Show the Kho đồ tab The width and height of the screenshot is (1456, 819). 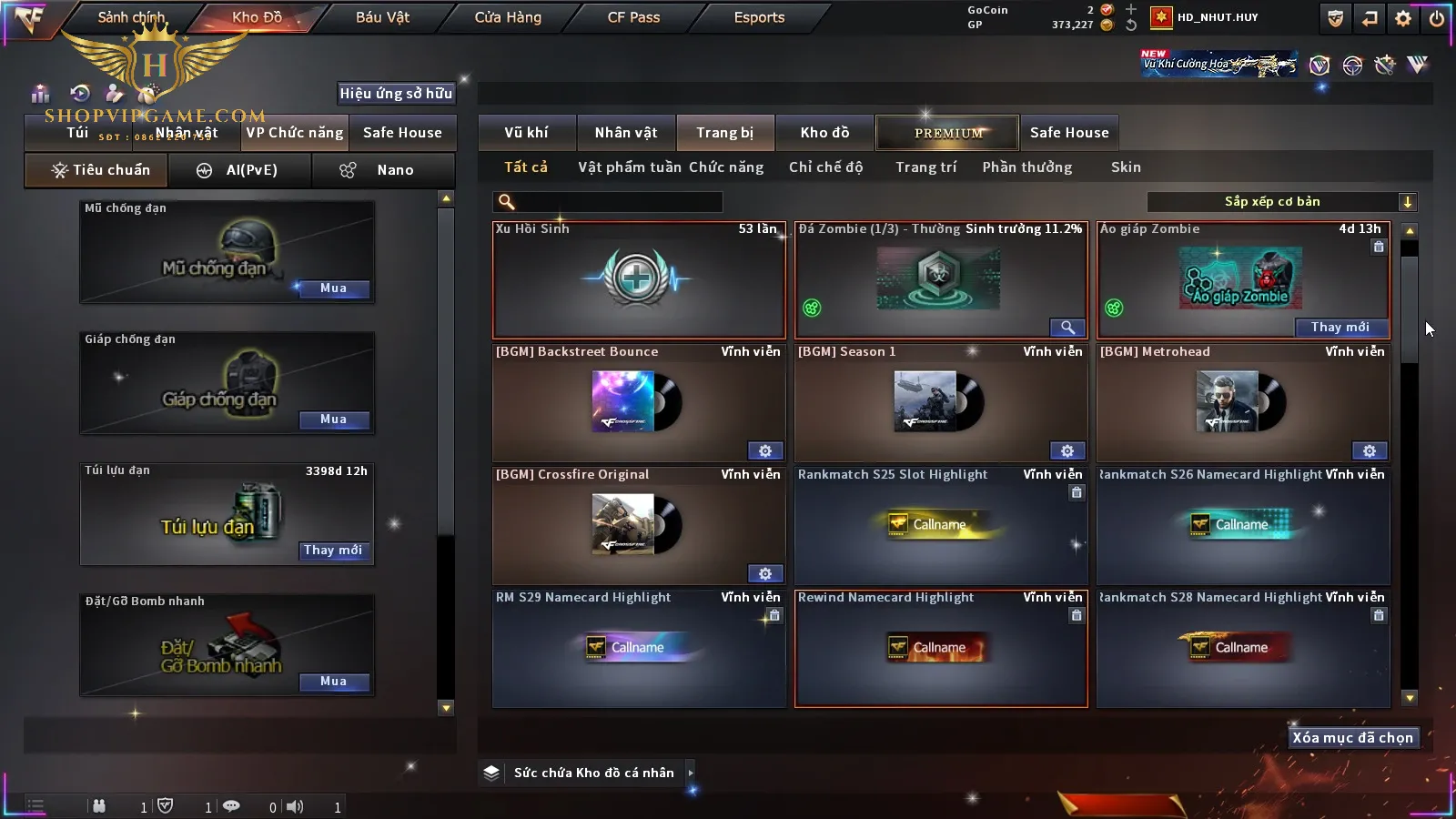pos(824,133)
